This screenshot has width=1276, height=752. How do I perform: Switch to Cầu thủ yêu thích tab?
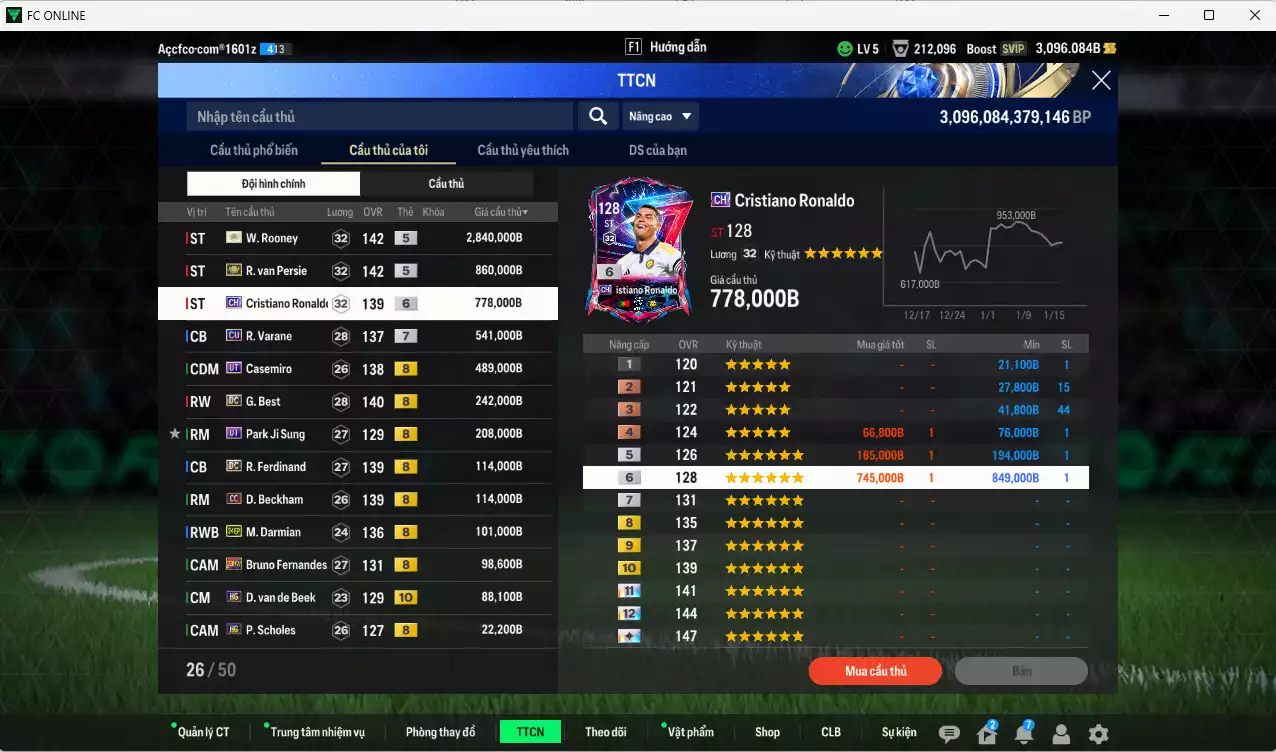click(523, 150)
